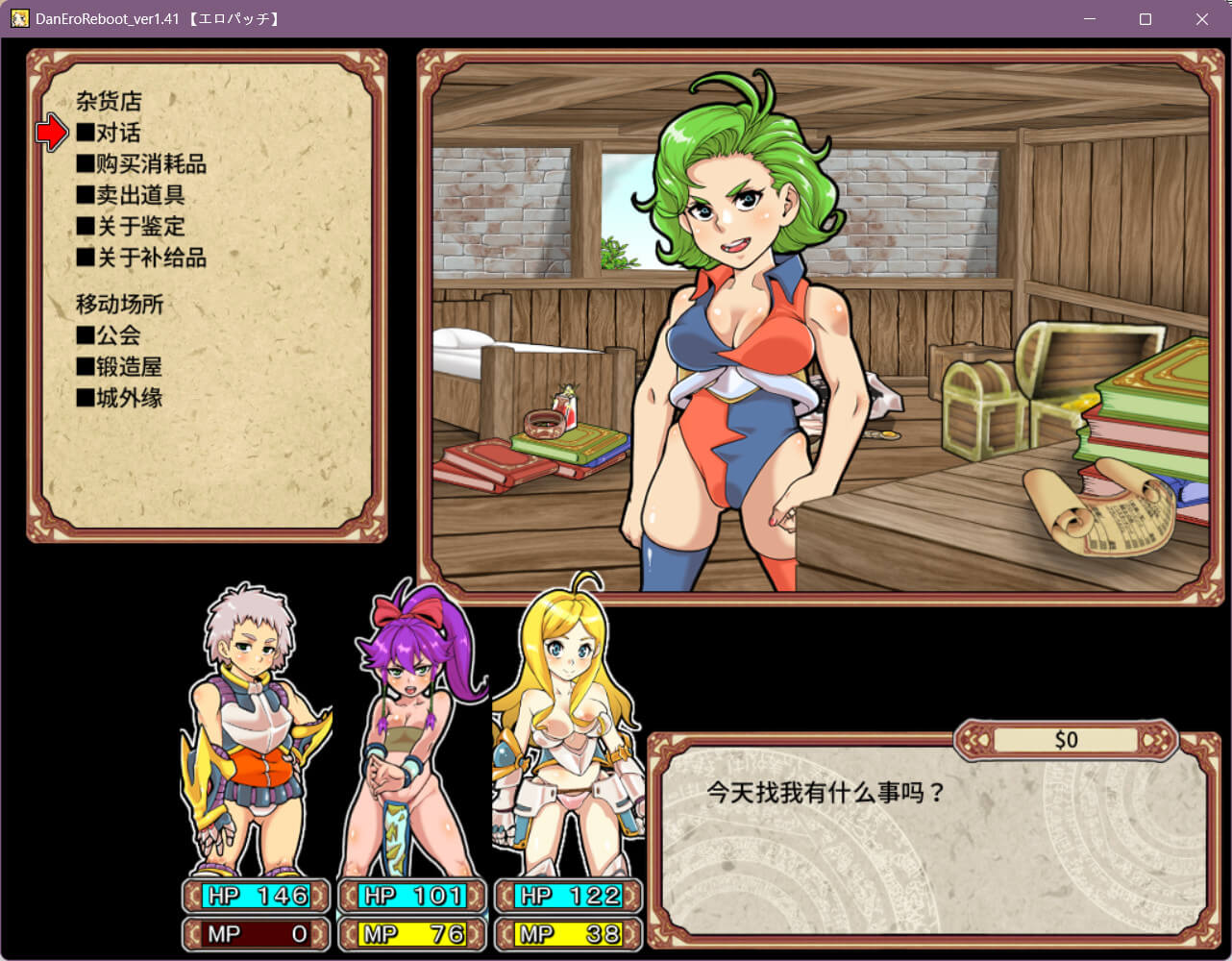Choose 卖出道具 to sell items
The image size is (1232, 961).
coord(139,195)
